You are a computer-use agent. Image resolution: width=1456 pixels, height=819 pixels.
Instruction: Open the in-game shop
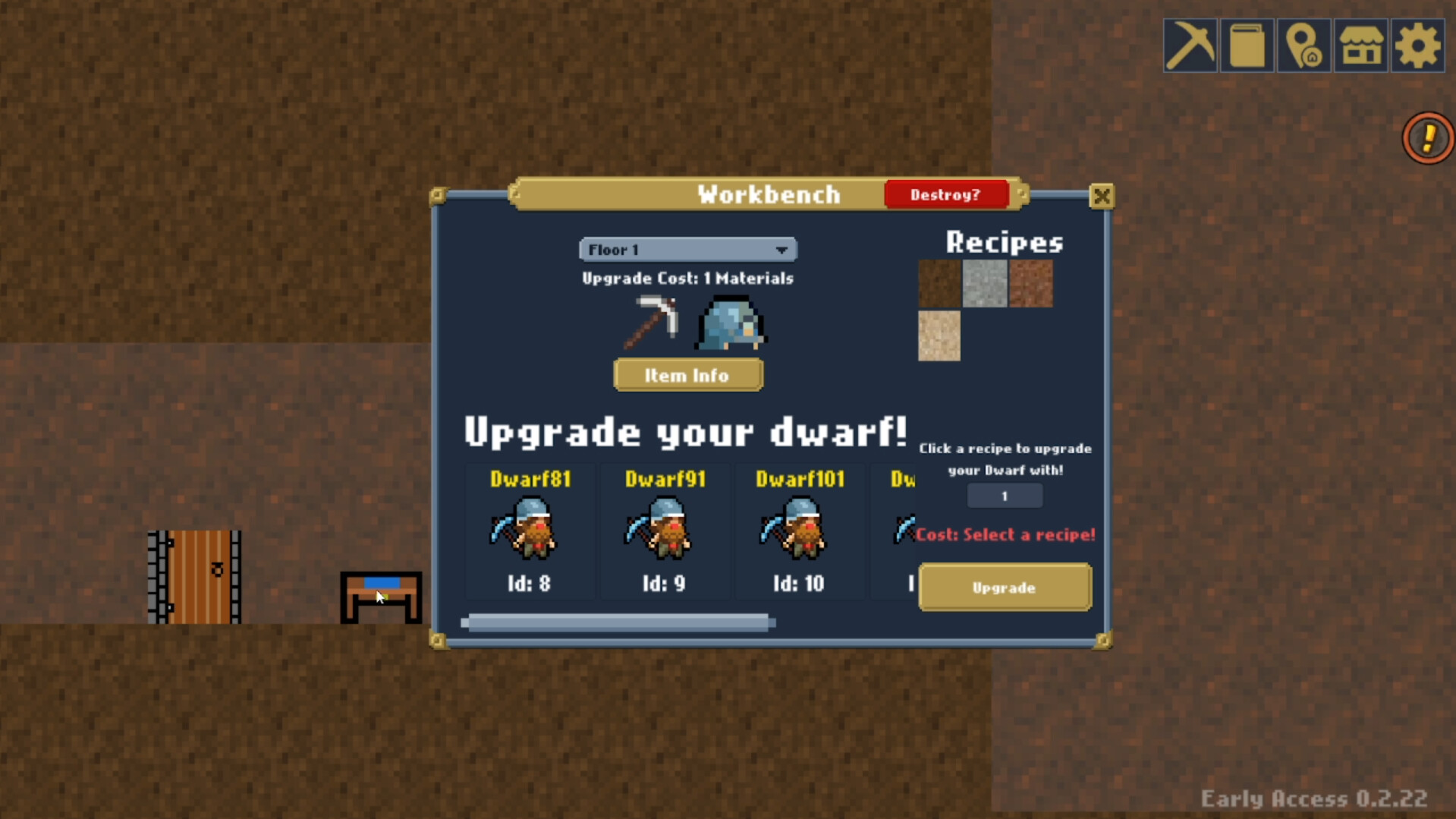coord(1360,46)
